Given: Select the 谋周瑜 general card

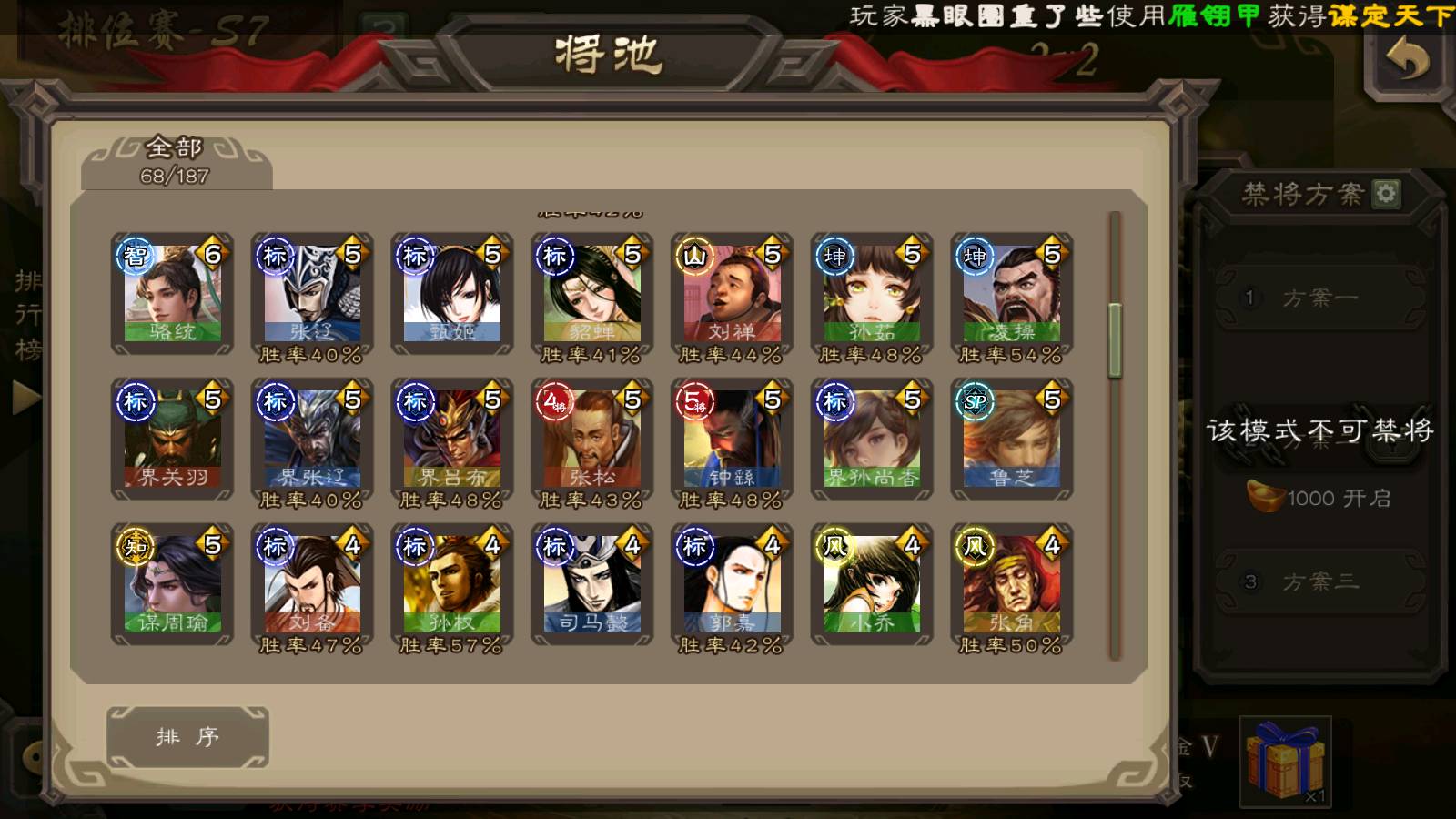Looking at the screenshot, I should pos(172,584).
